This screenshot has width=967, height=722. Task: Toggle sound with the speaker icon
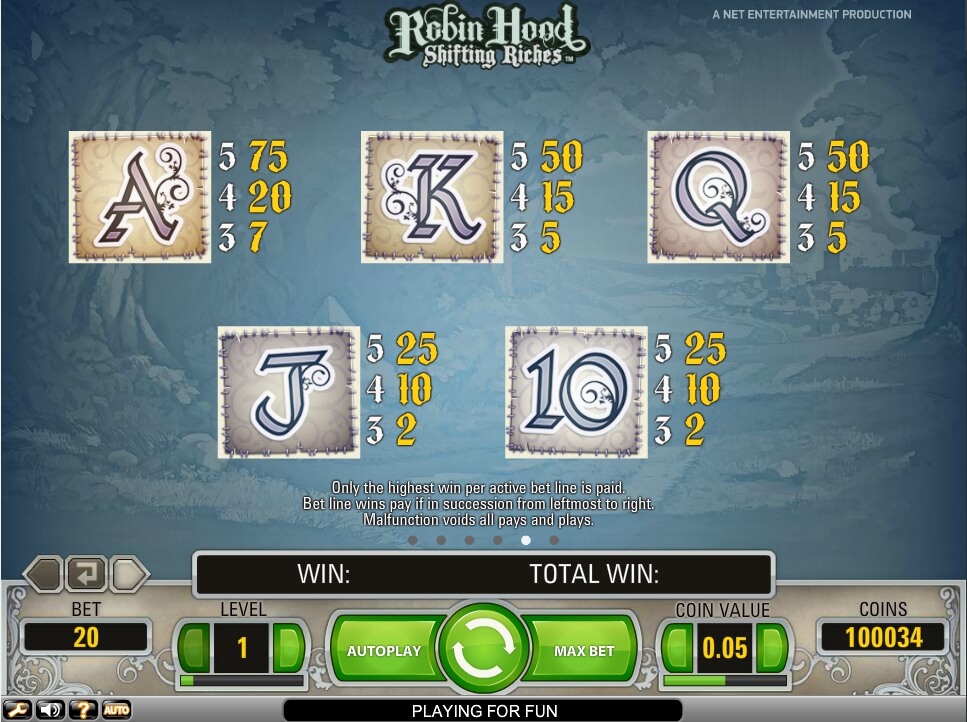tap(49, 710)
